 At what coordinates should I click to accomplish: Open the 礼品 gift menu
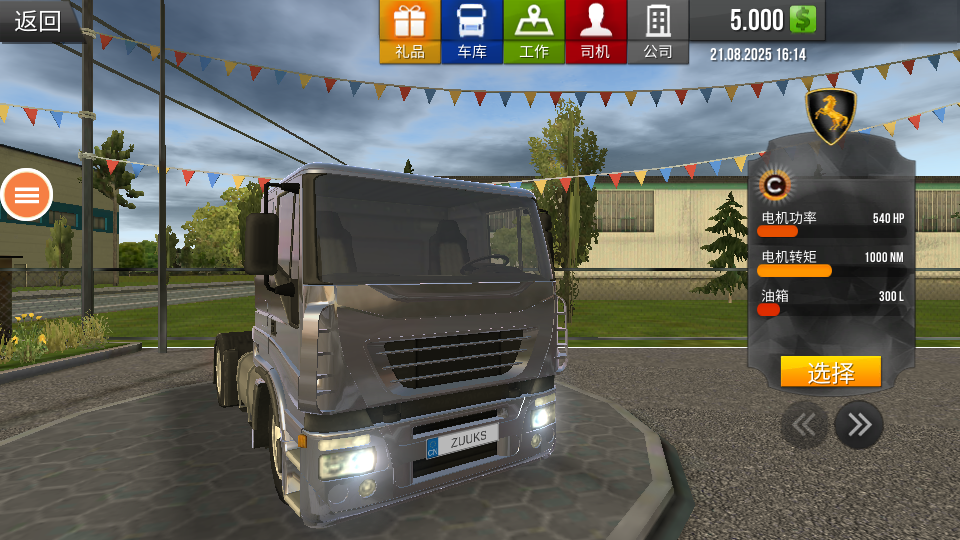pos(410,32)
